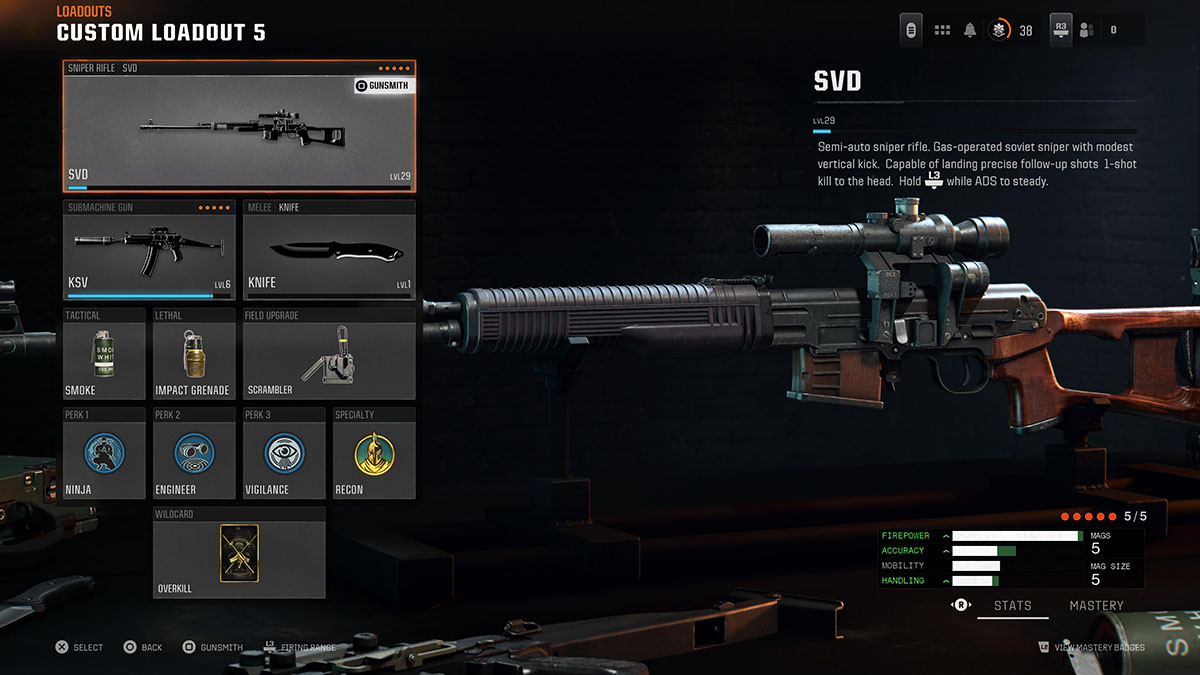This screenshot has width=1200, height=675.
Task: Open the Recon specialty slot
Action: 374,453
